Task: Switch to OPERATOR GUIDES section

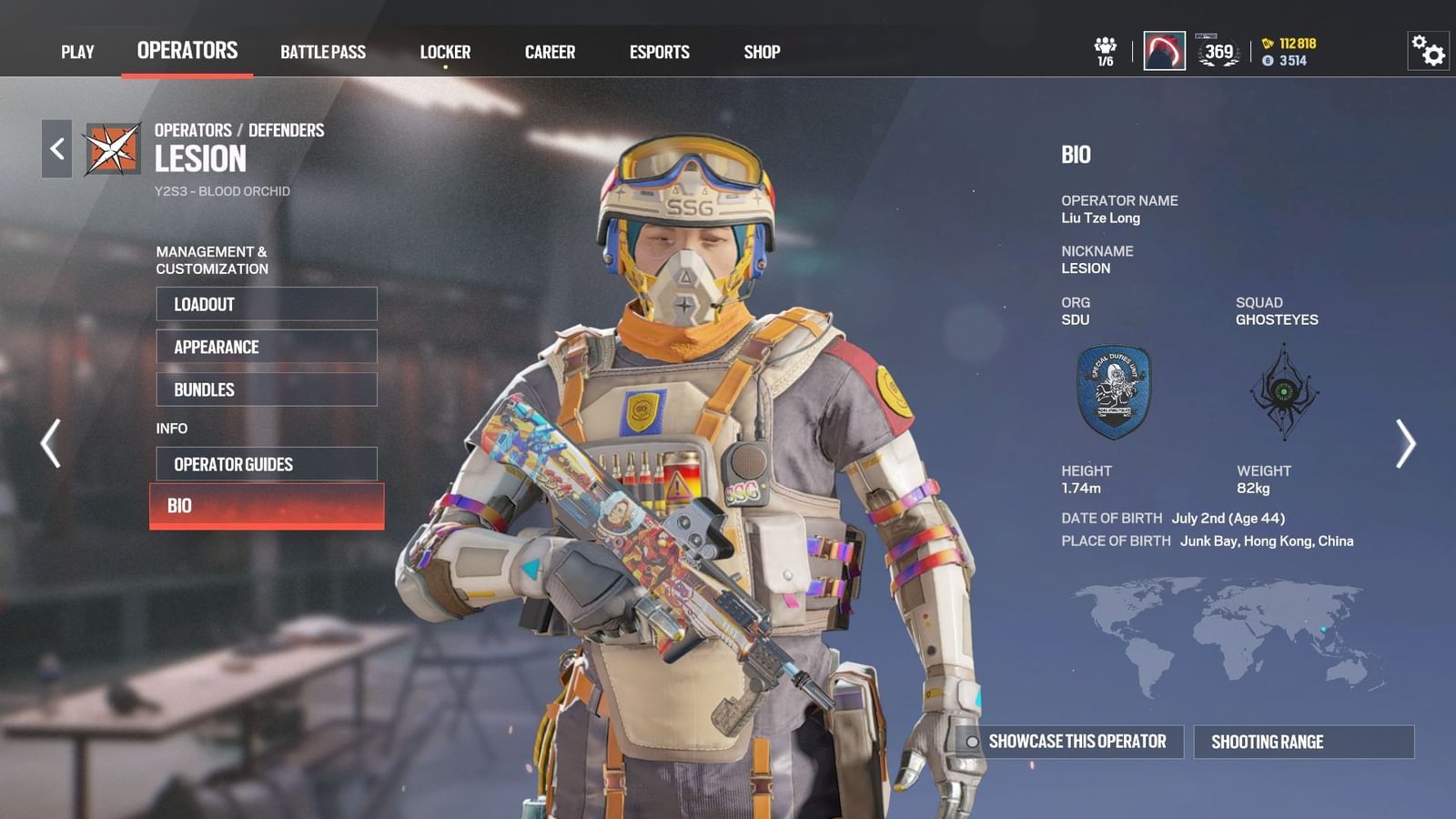Action: (266, 464)
